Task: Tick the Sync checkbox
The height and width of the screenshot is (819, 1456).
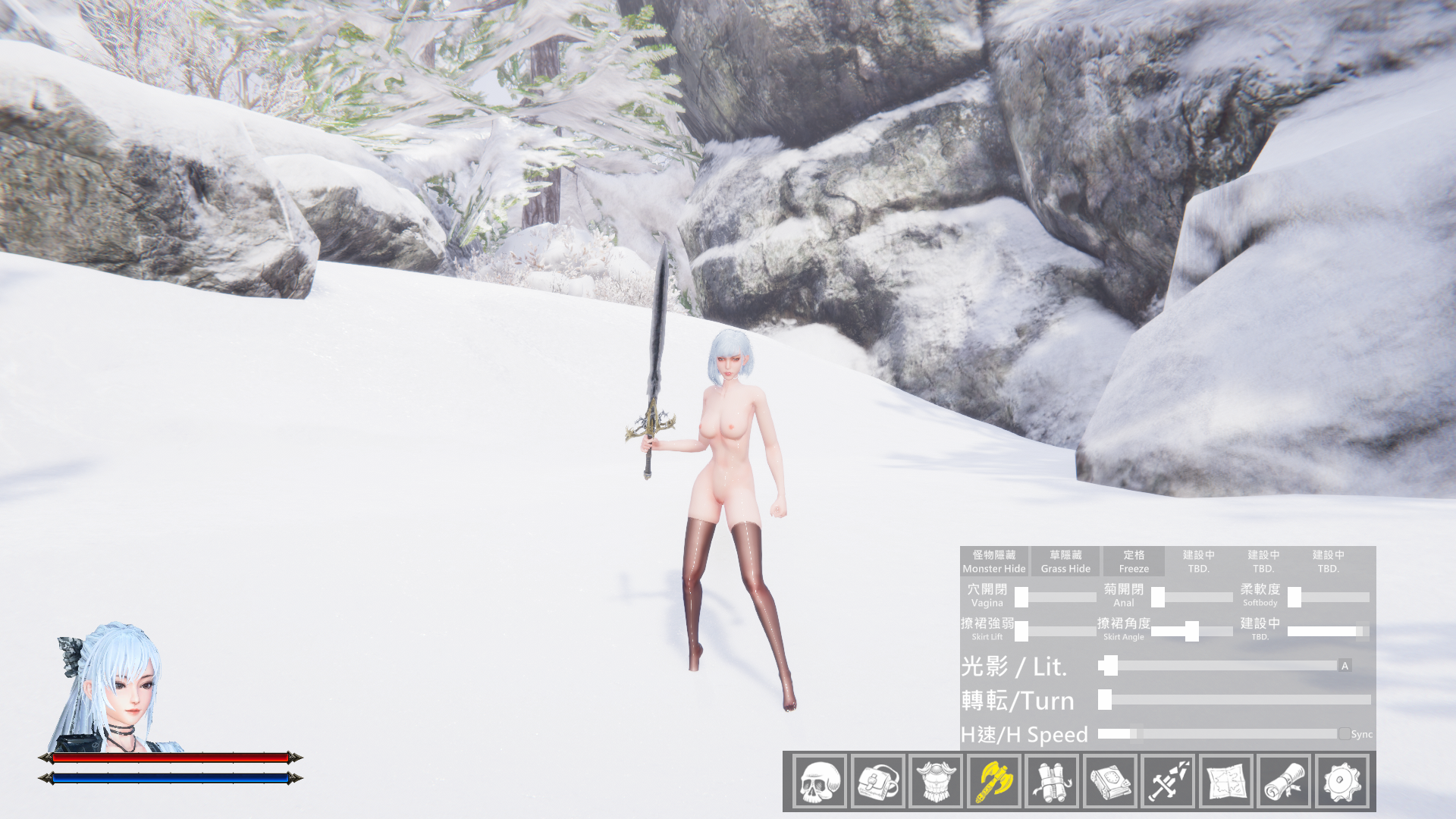Action: point(1345,734)
